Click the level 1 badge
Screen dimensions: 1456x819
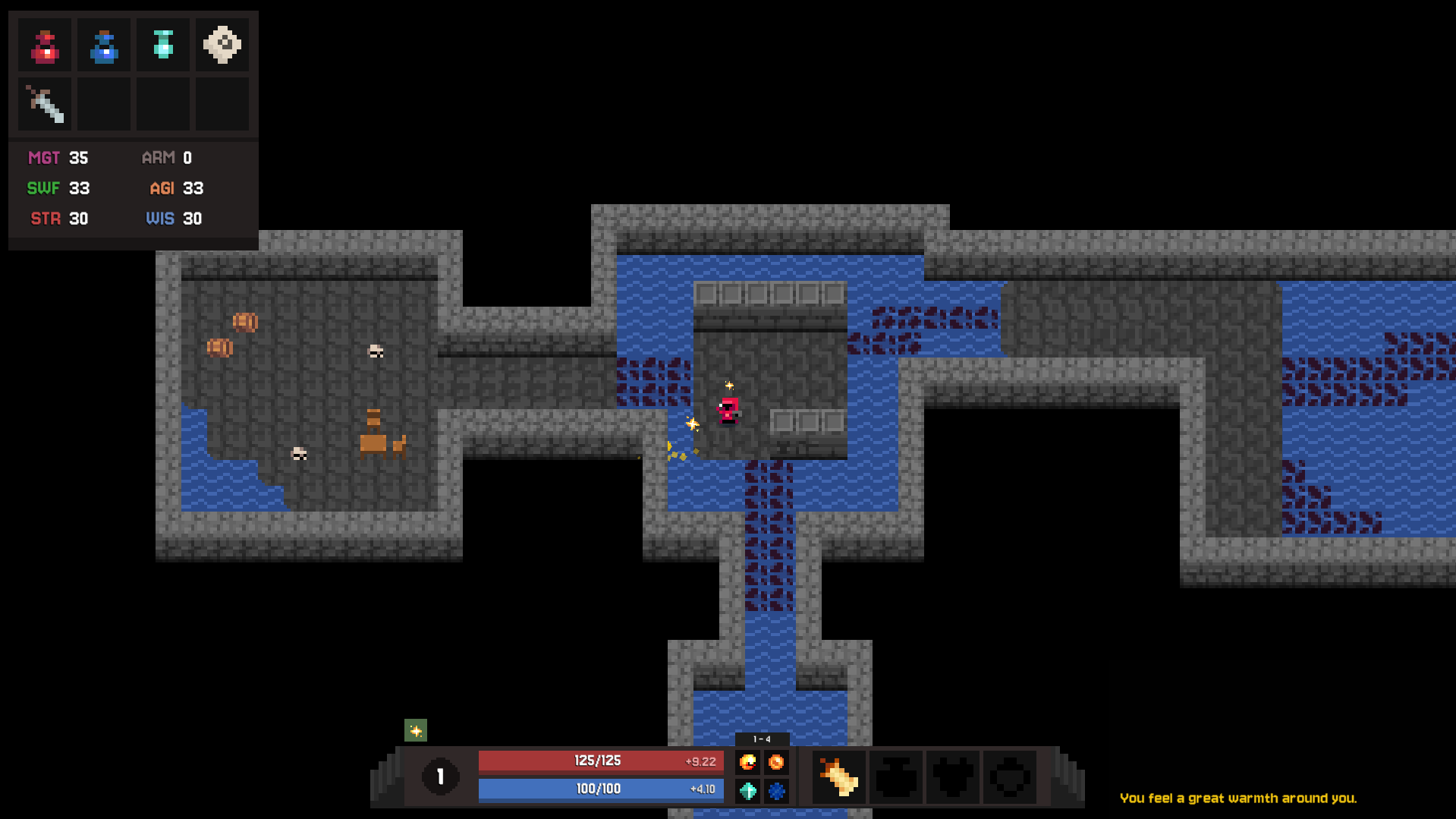tap(440, 776)
